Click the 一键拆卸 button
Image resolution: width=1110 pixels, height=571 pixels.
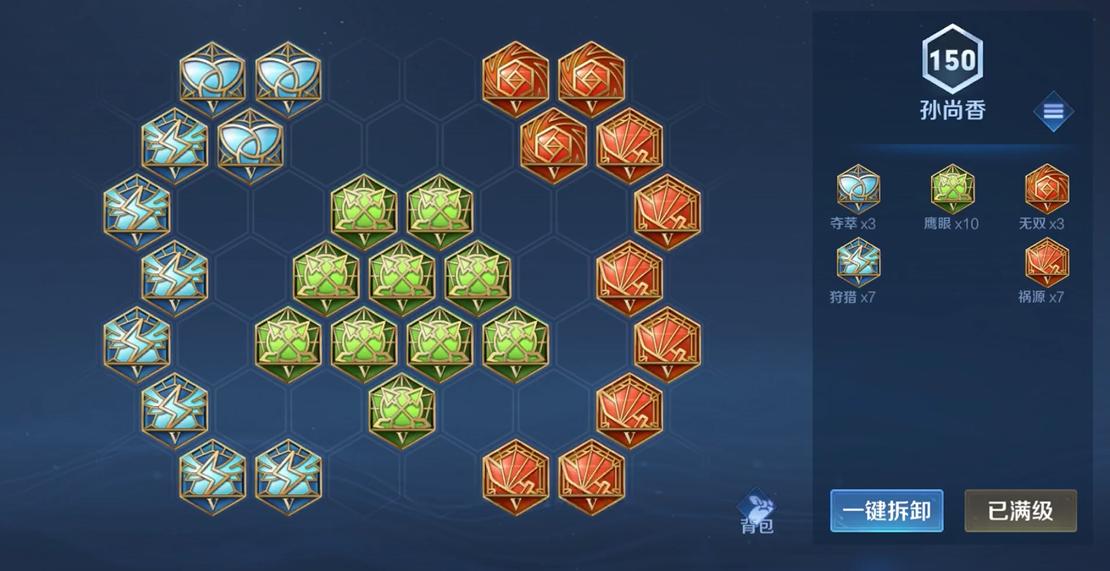886,511
